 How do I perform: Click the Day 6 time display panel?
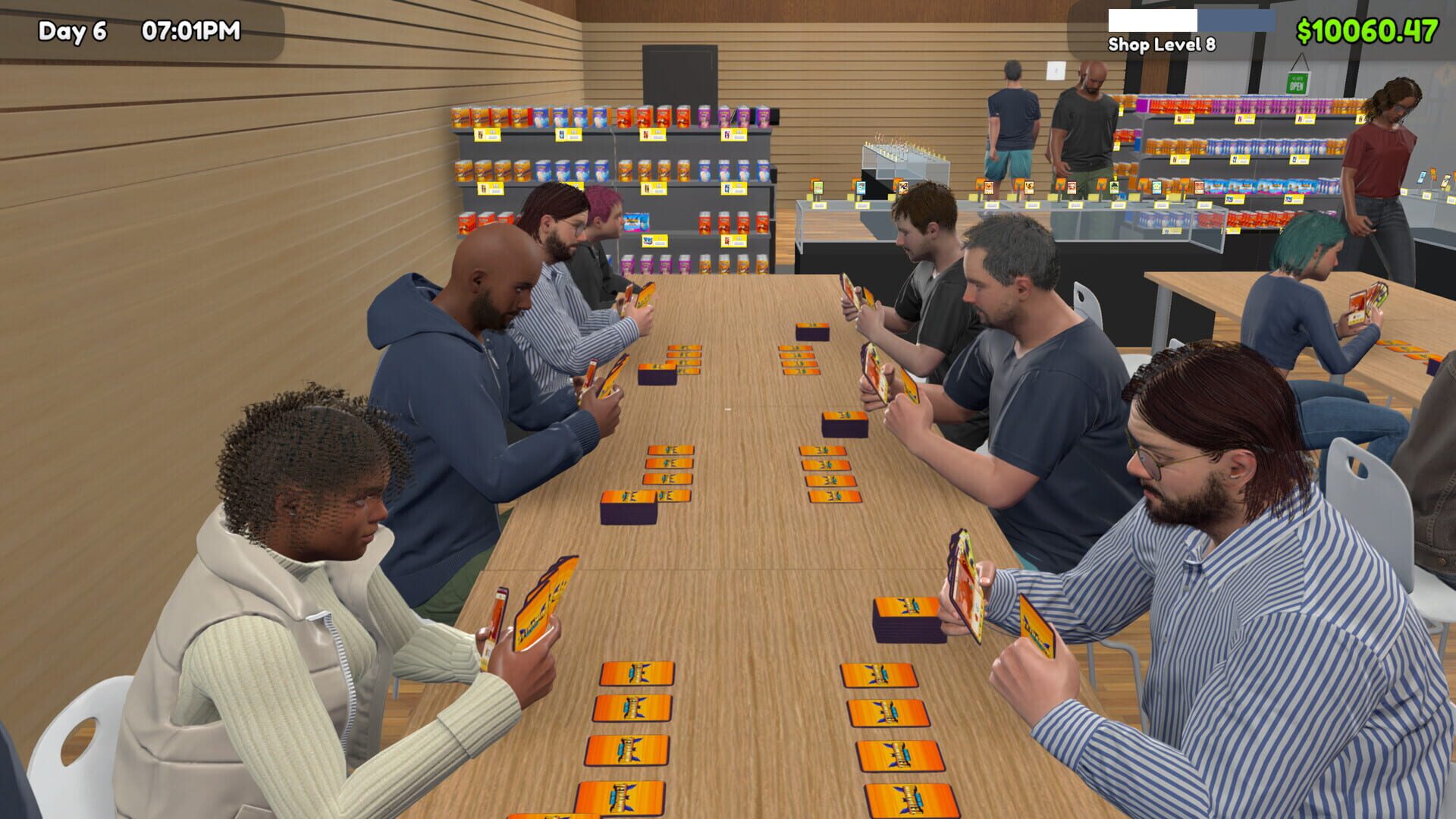pyautogui.click(x=136, y=32)
